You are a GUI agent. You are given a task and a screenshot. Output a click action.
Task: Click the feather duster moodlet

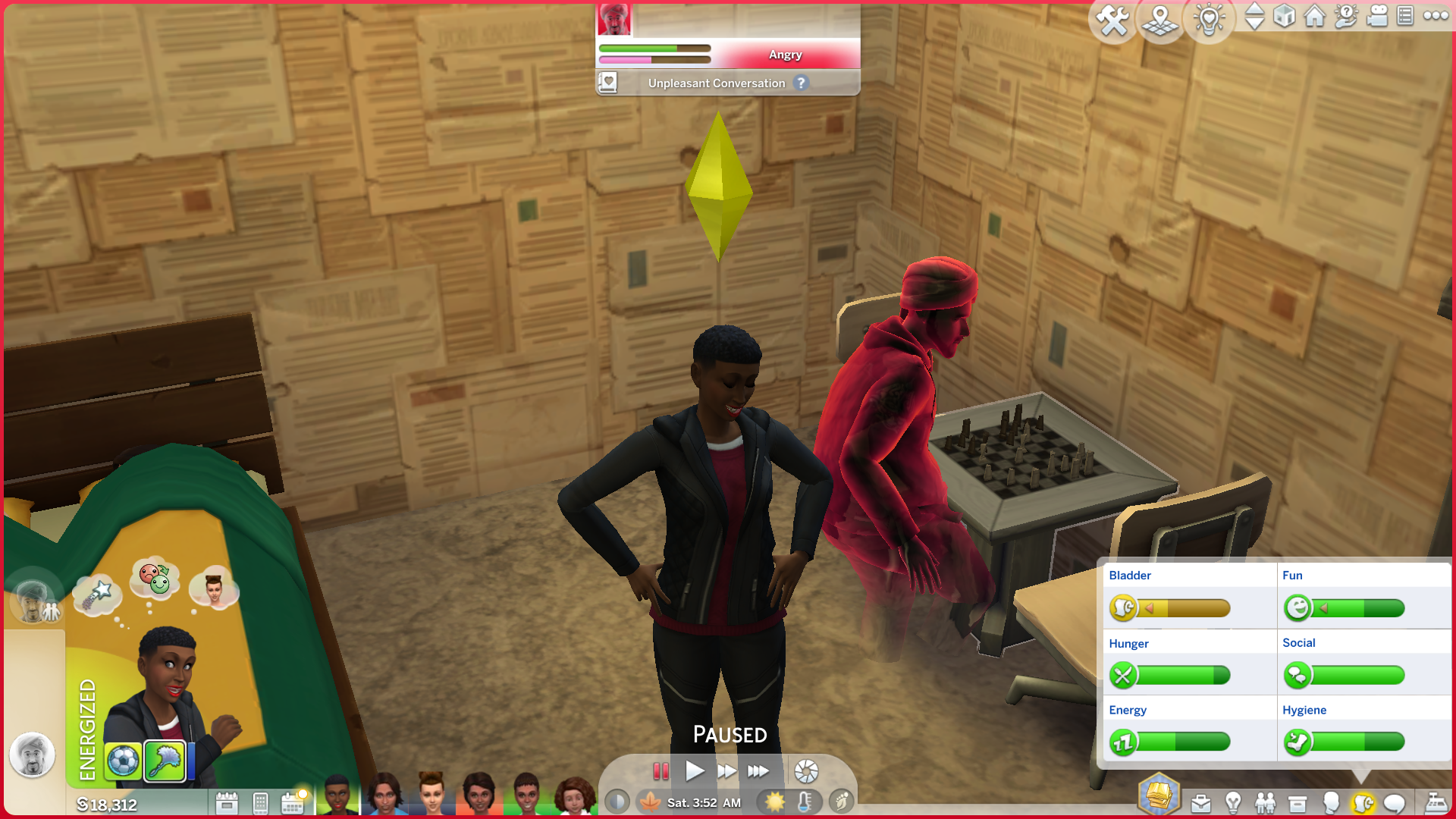(x=165, y=761)
